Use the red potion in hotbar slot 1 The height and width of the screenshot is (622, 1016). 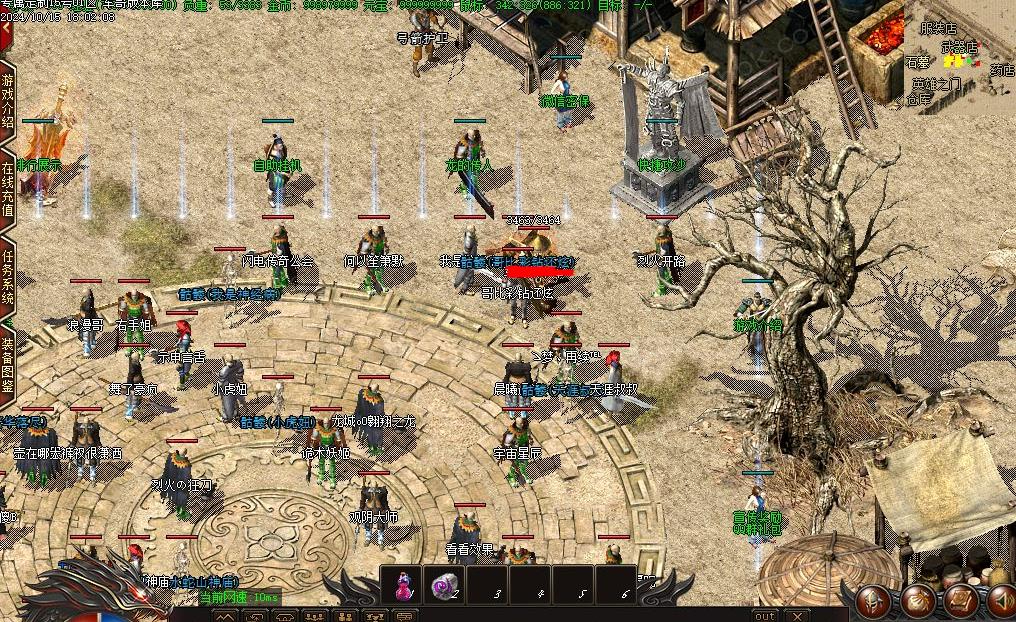coord(402,586)
